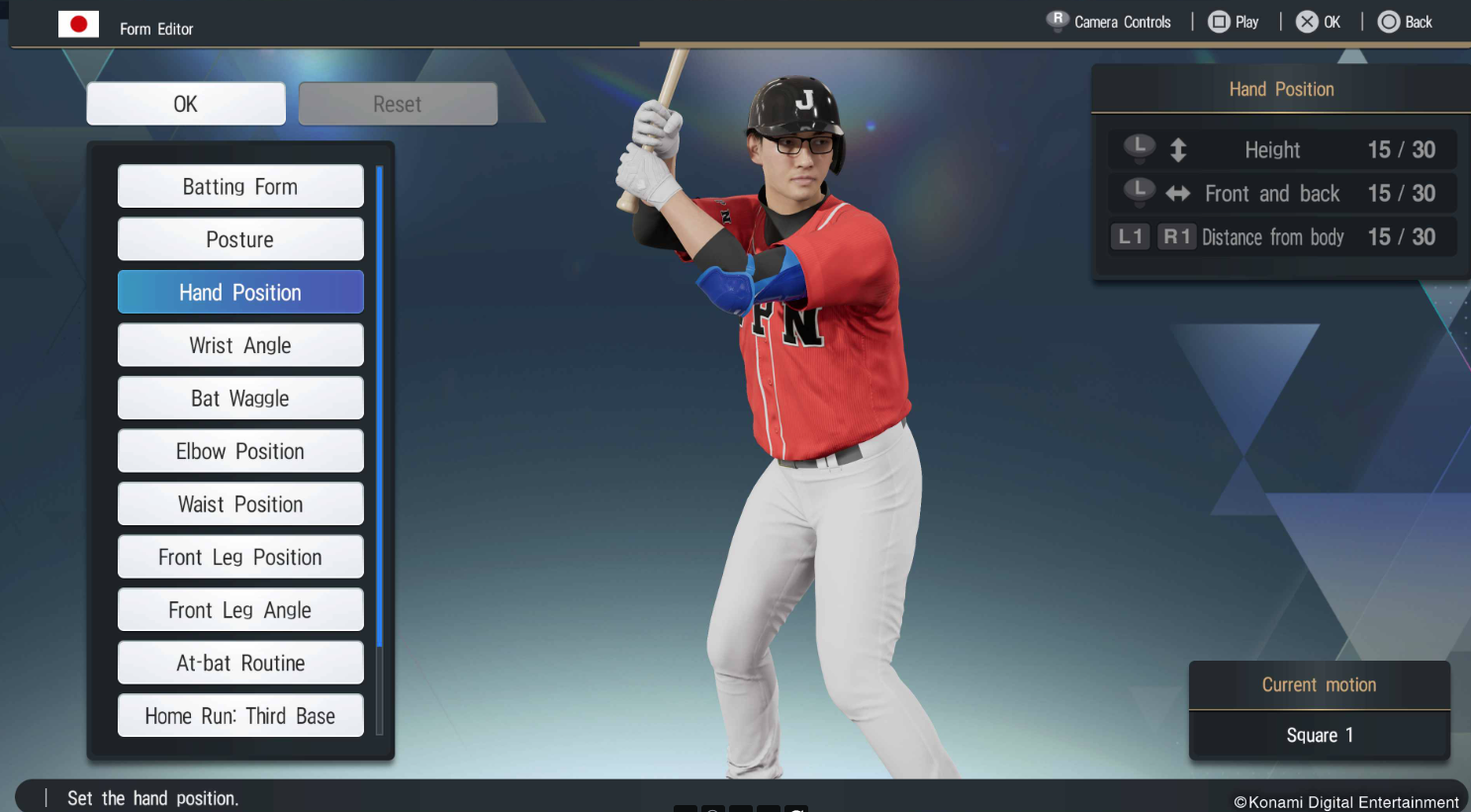This screenshot has height=812, width=1471.
Task: Select Home Run: Third Base entry
Action: click(240, 716)
